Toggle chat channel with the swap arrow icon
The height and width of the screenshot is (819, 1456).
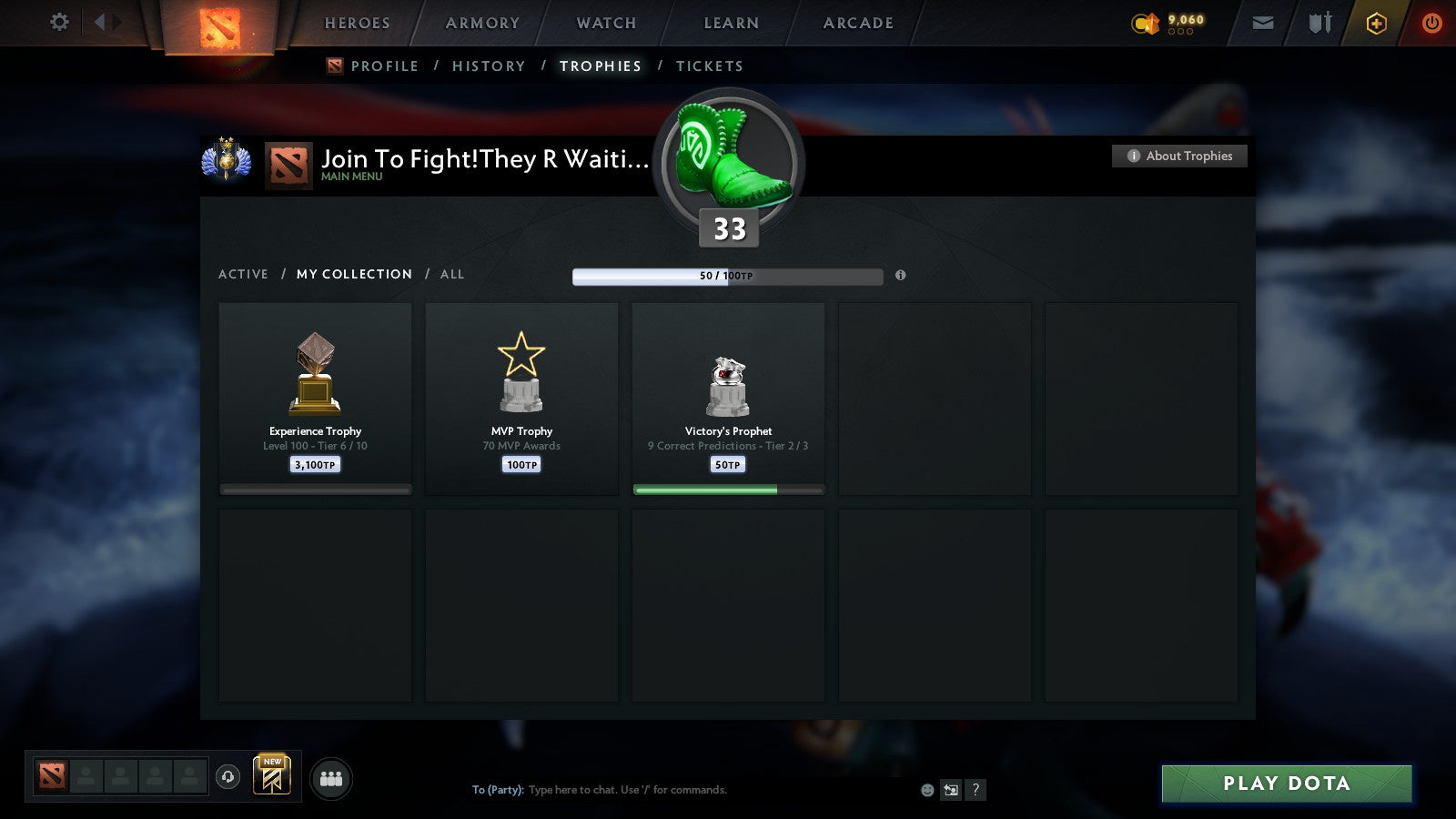tap(951, 790)
